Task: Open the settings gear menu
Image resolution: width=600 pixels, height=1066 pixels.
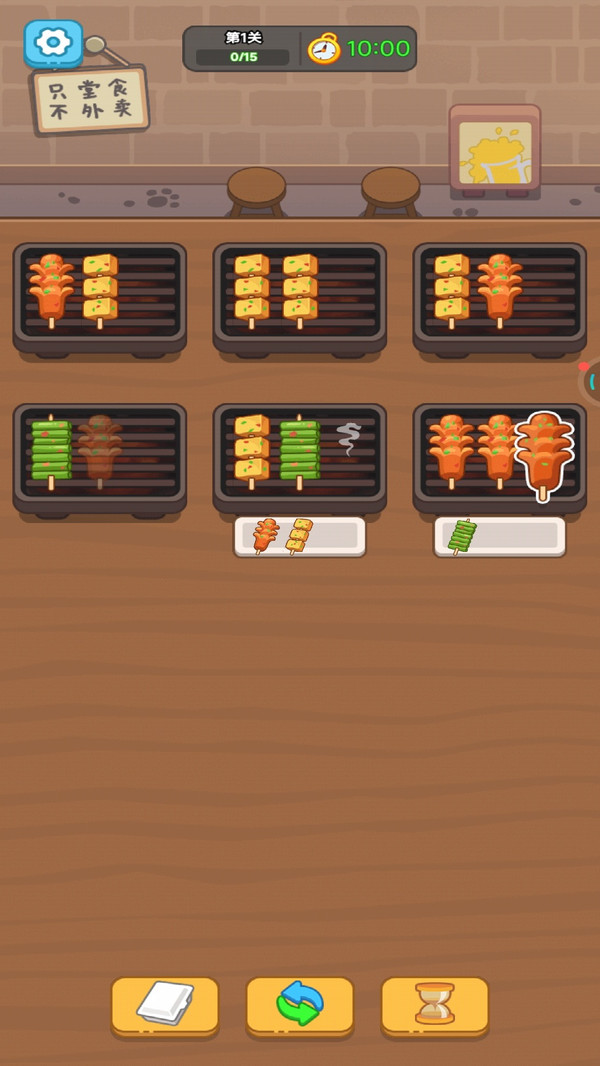Action: coord(53,42)
